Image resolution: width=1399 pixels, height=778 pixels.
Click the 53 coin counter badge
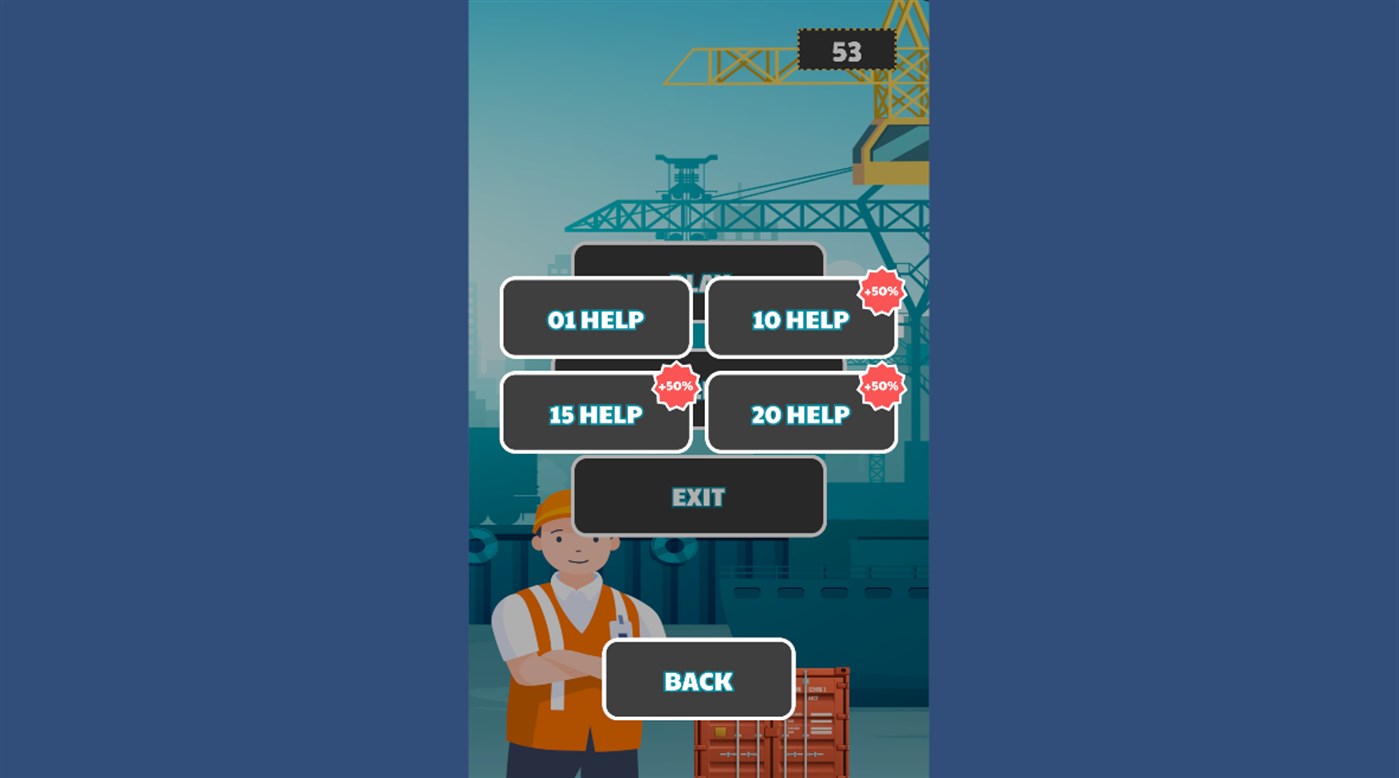[x=847, y=50]
